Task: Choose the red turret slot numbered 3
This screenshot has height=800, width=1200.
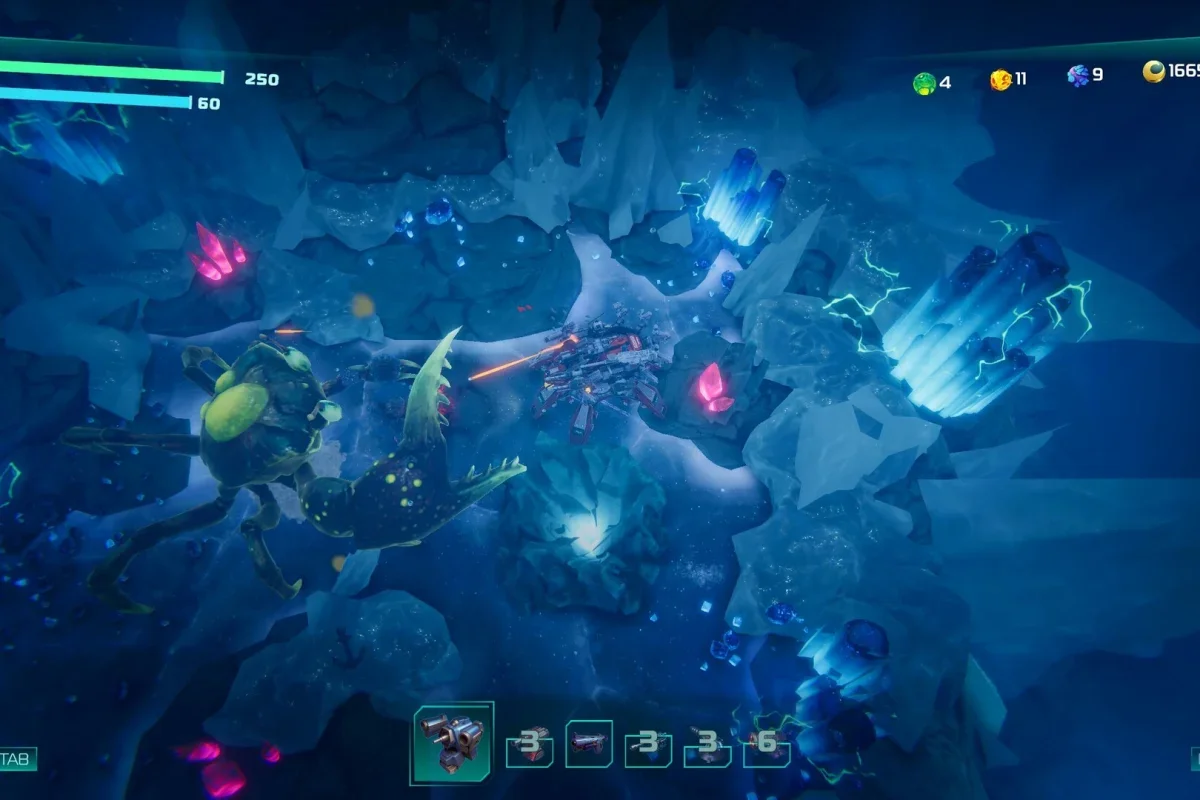Action: click(530, 746)
